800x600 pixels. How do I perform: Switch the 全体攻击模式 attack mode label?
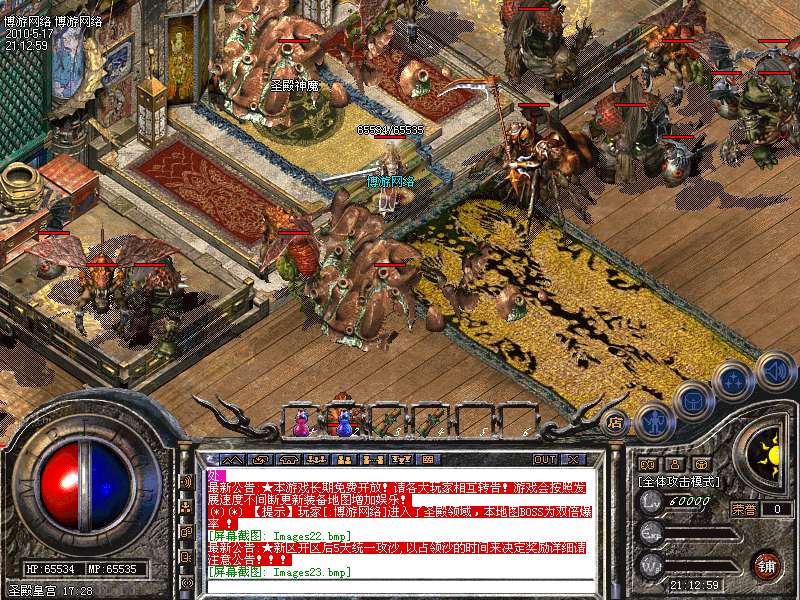click(680, 481)
